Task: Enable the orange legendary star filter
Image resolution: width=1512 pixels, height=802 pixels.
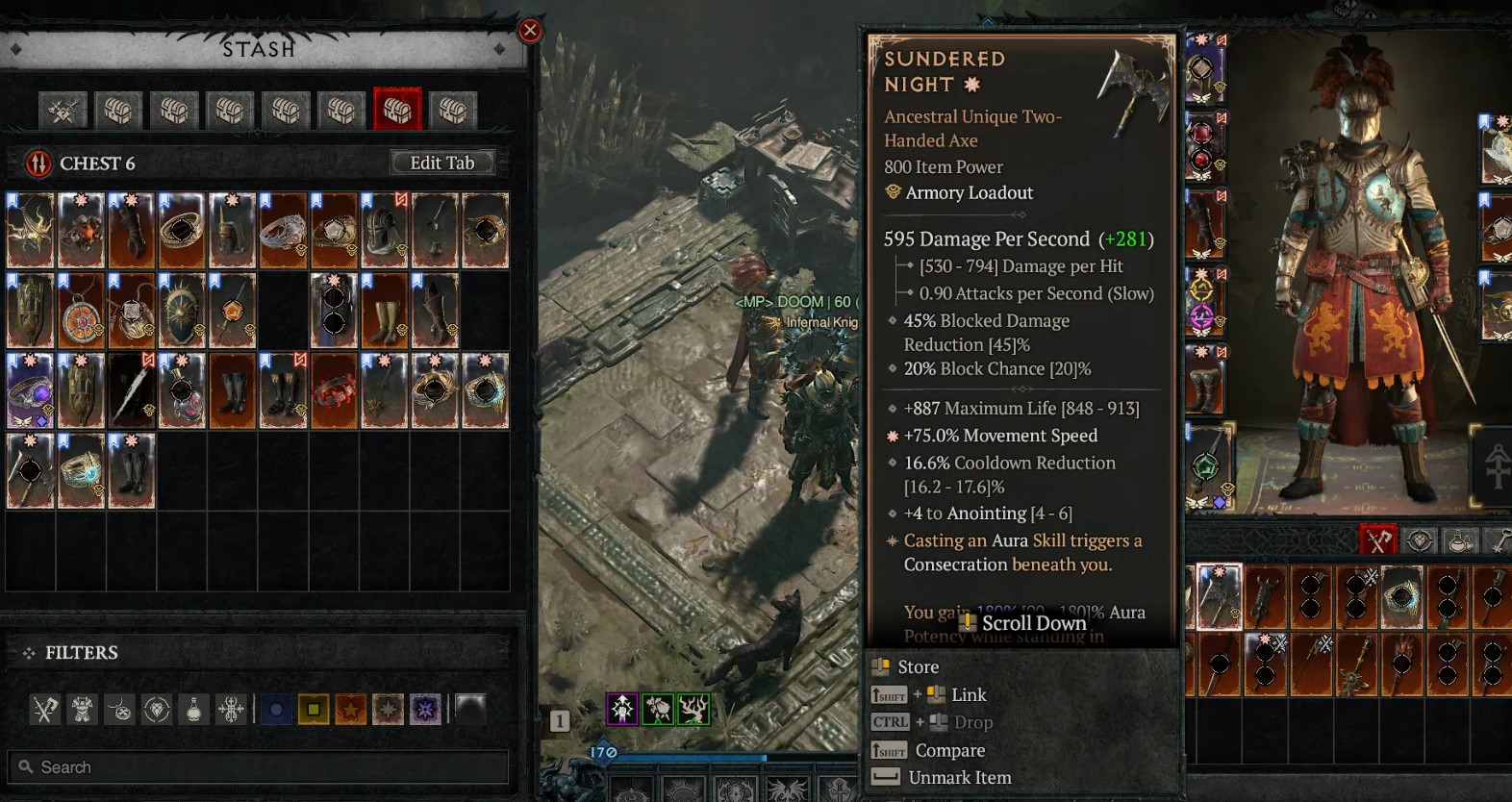Action: pos(351,710)
